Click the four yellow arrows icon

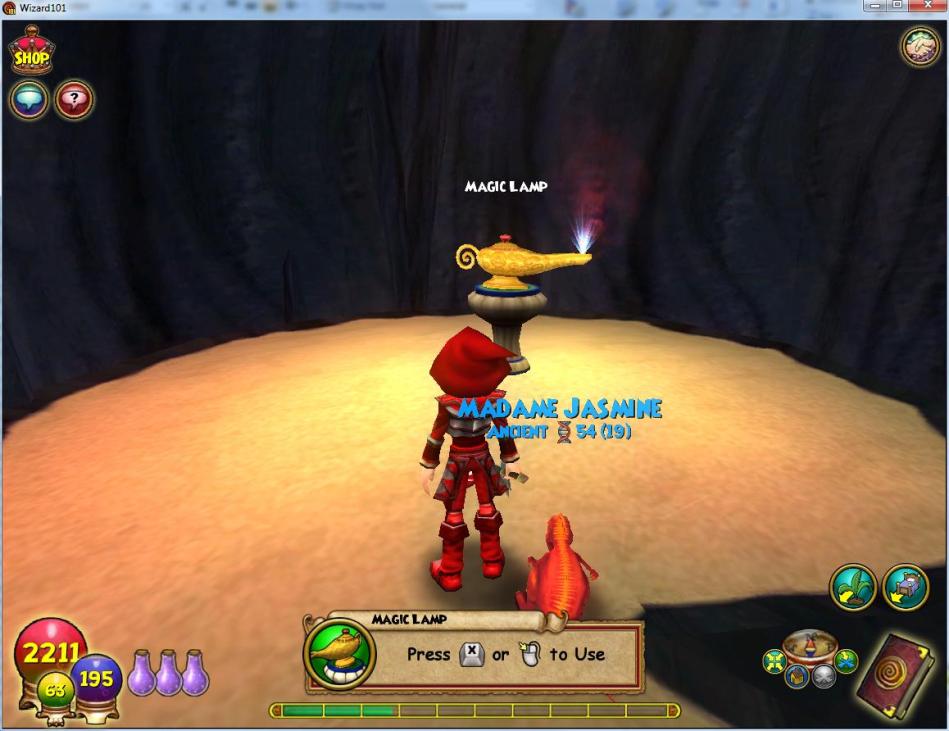(x=773, y=661)
